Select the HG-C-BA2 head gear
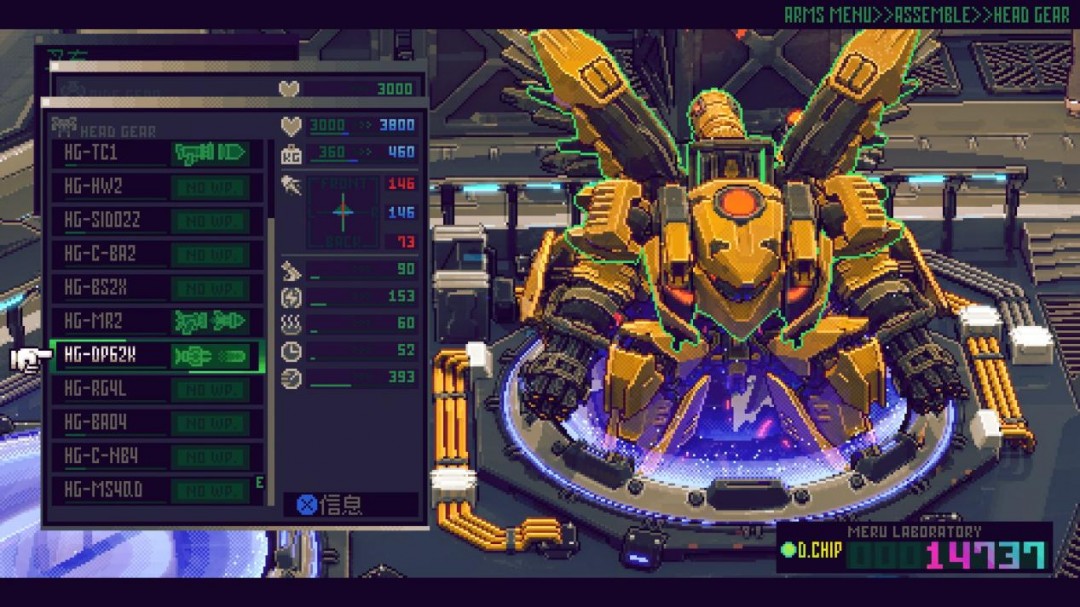 (x=157, y=254)
